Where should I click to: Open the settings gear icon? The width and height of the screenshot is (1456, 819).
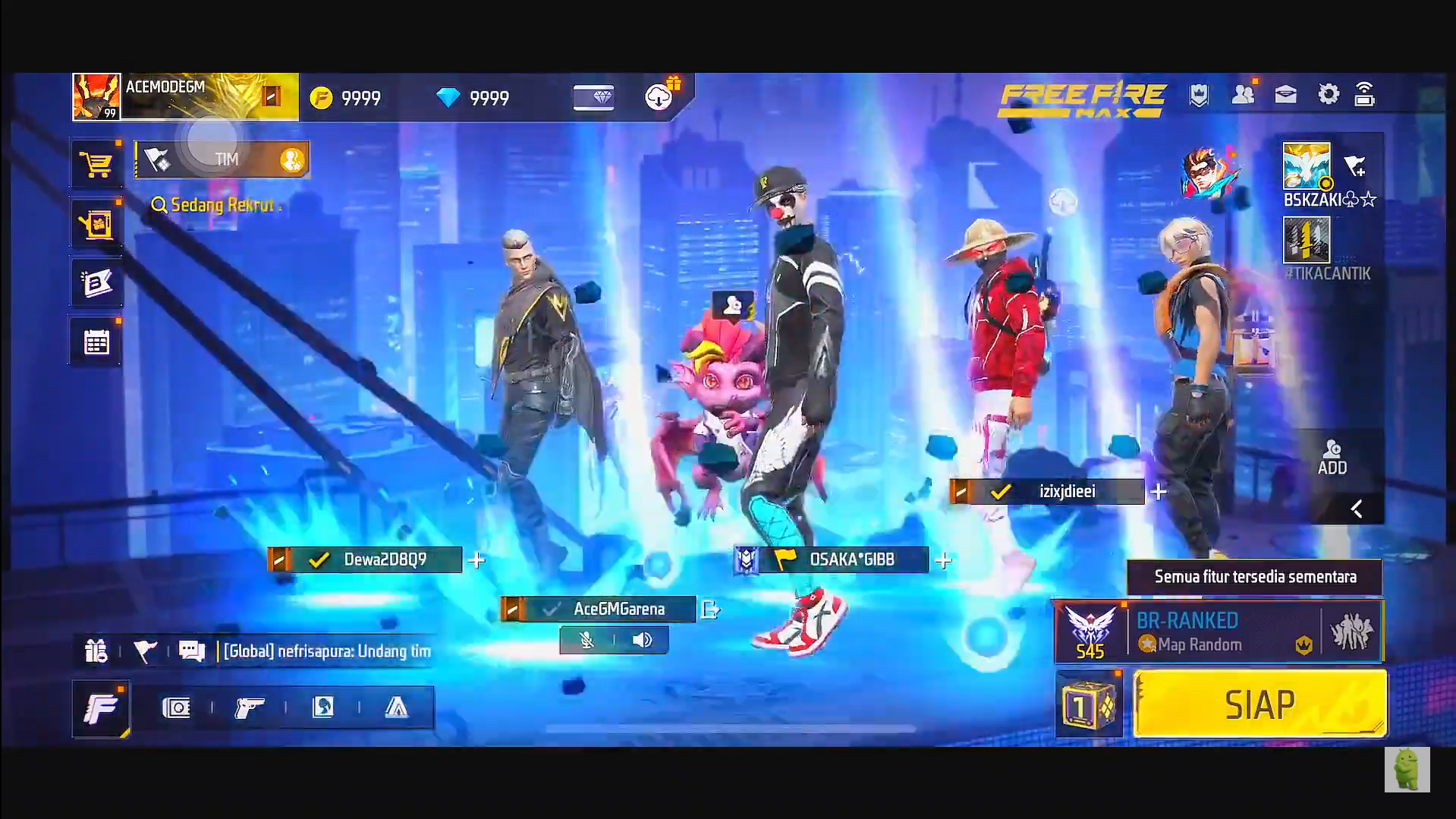click(x=1329, y=93)
